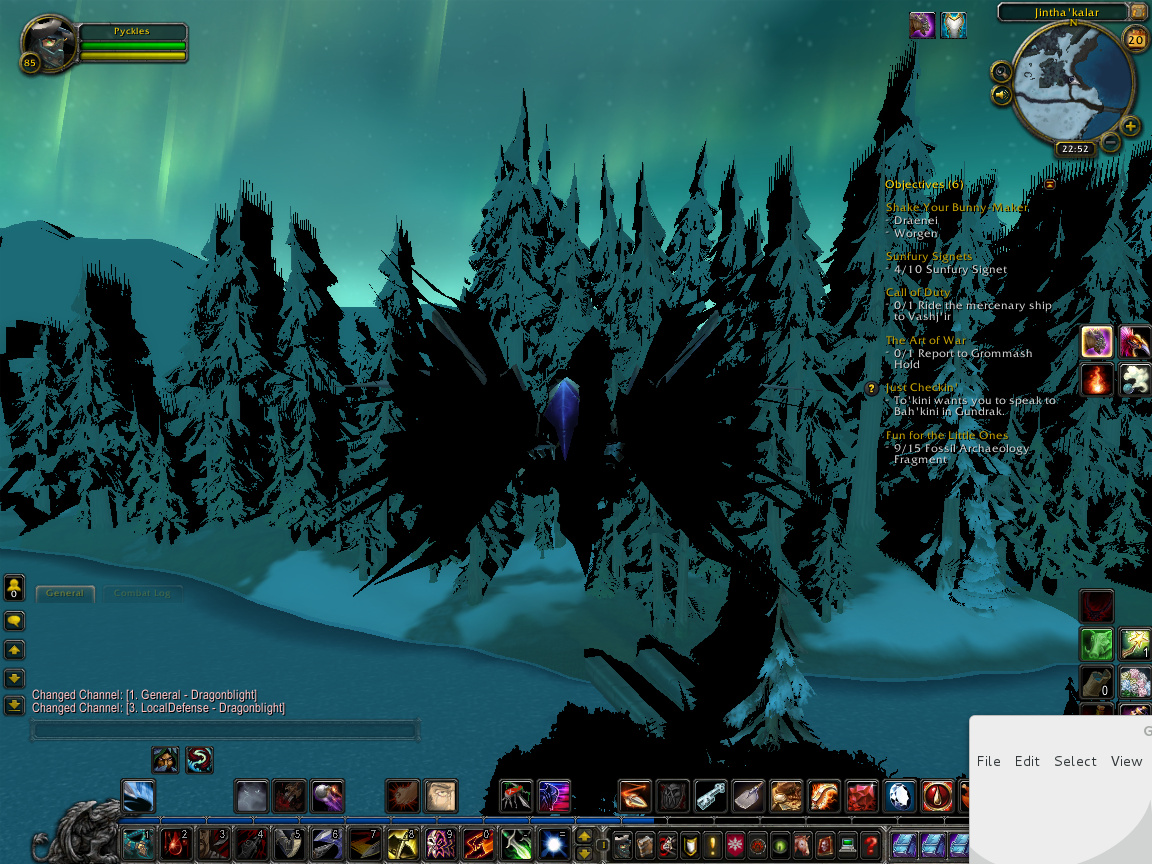Click the chat message input box

click(x=224, y=731)
